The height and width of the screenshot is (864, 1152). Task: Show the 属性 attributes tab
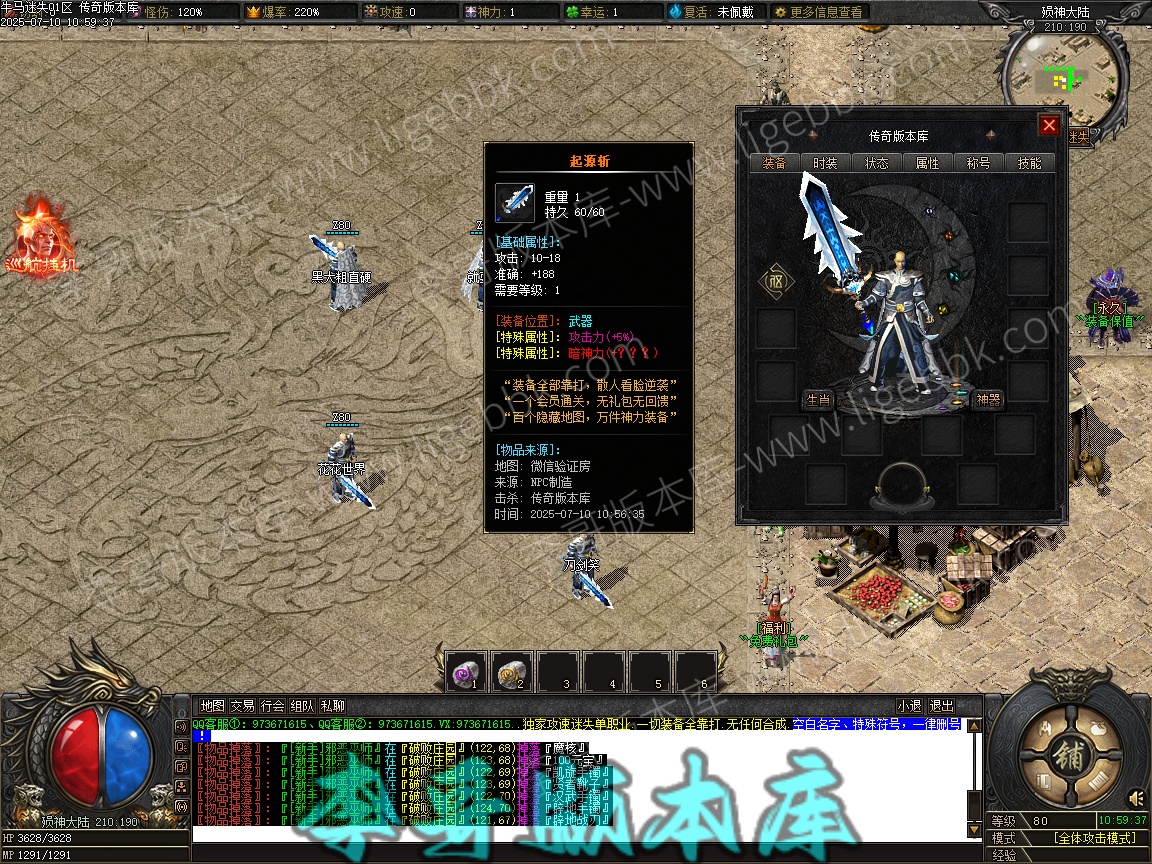[927, 163]
